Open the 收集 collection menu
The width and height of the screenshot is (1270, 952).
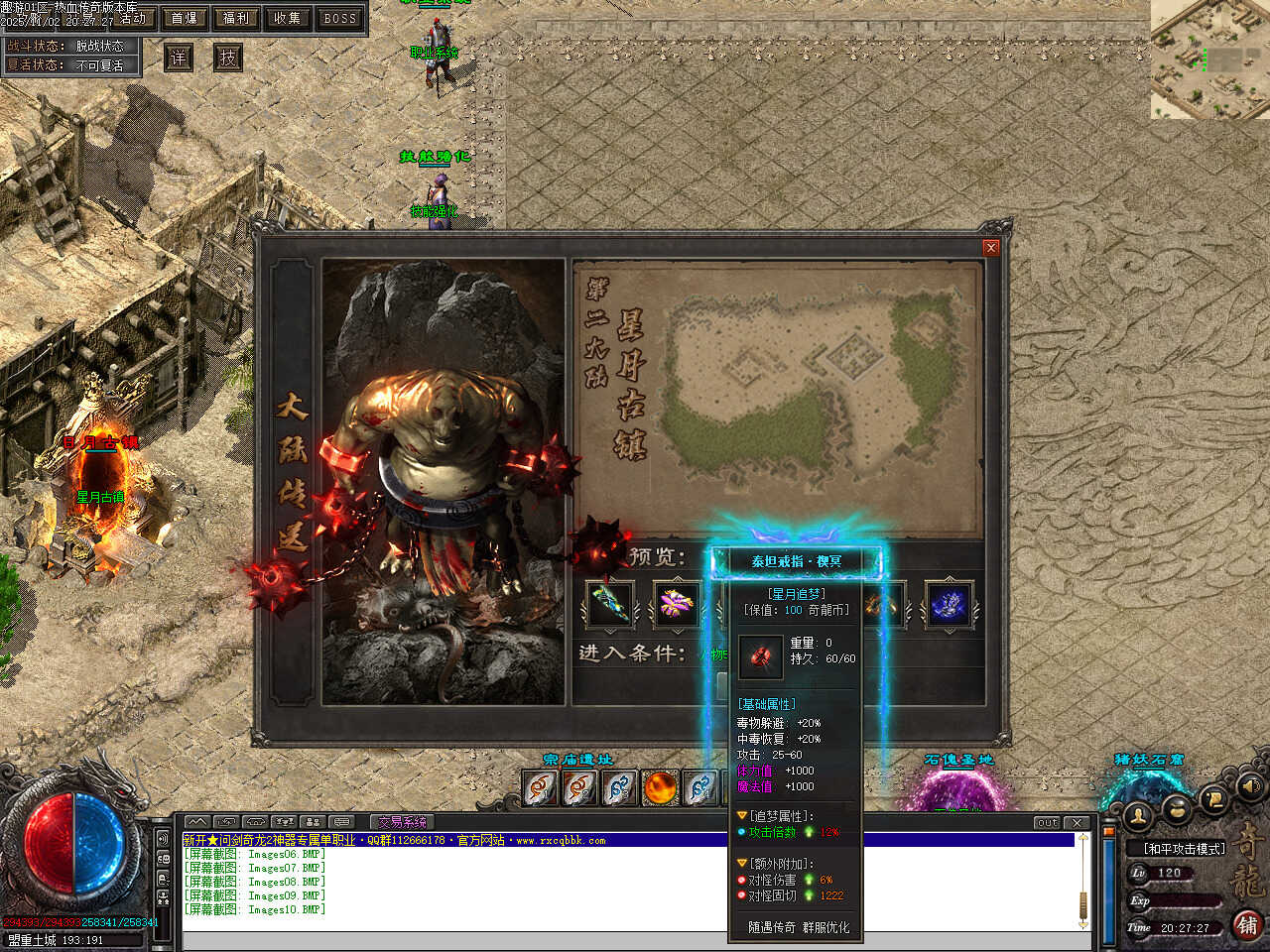[288, 18]
